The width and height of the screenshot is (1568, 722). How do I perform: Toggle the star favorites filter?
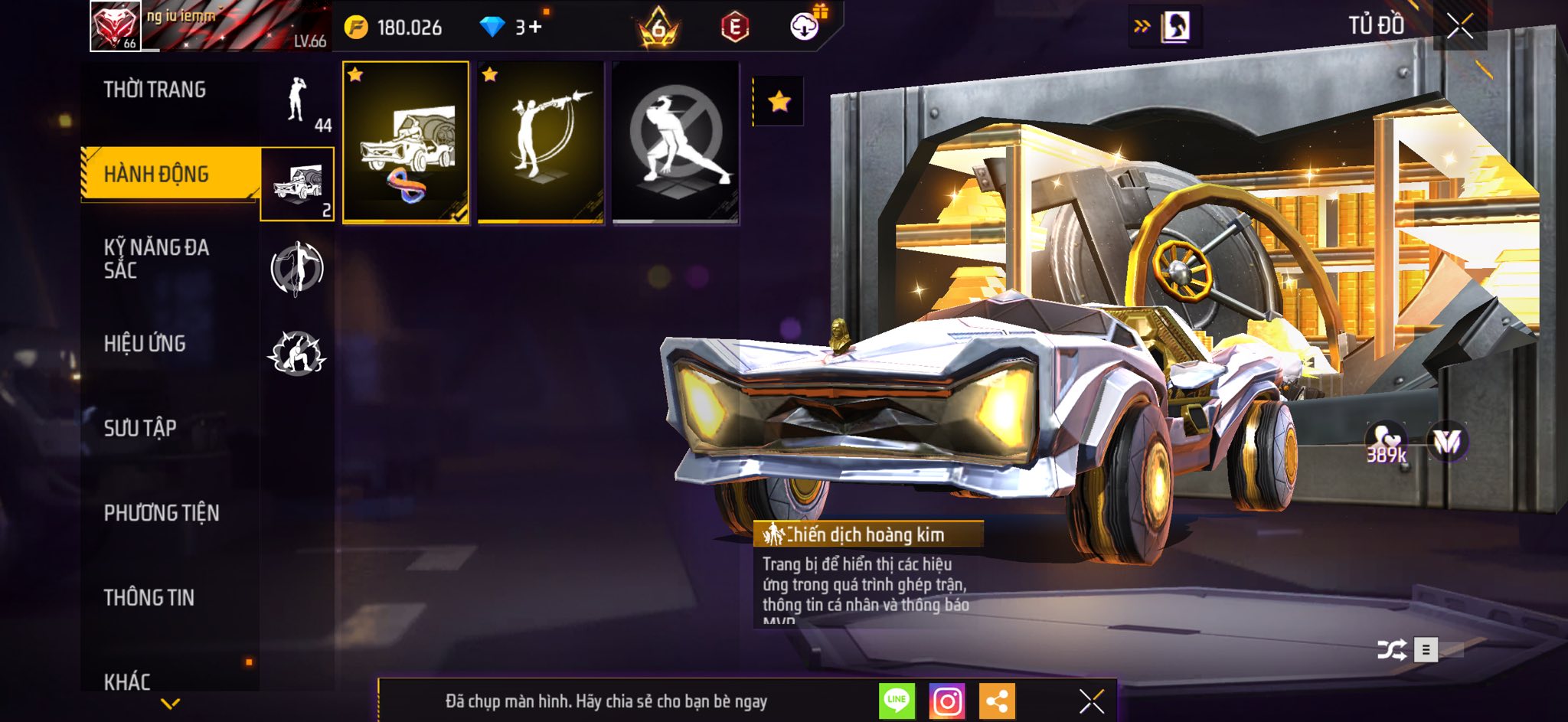pos(779,101)
